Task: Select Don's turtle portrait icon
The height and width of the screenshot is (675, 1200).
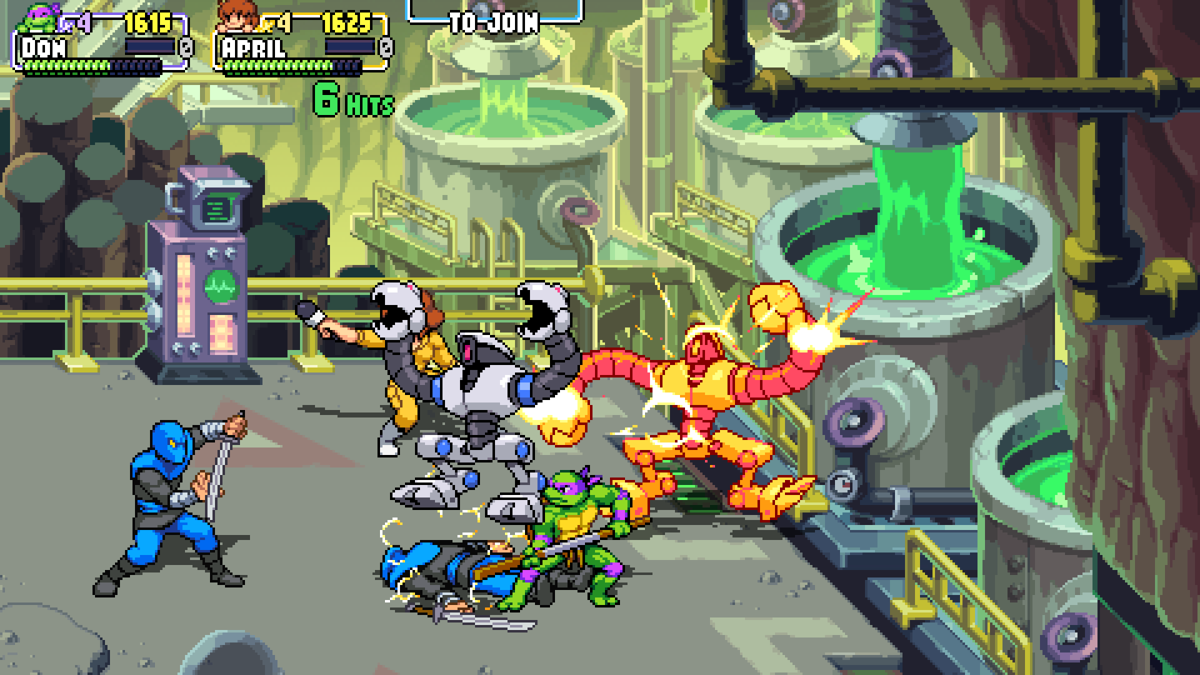Action: [x=41, y=17]
